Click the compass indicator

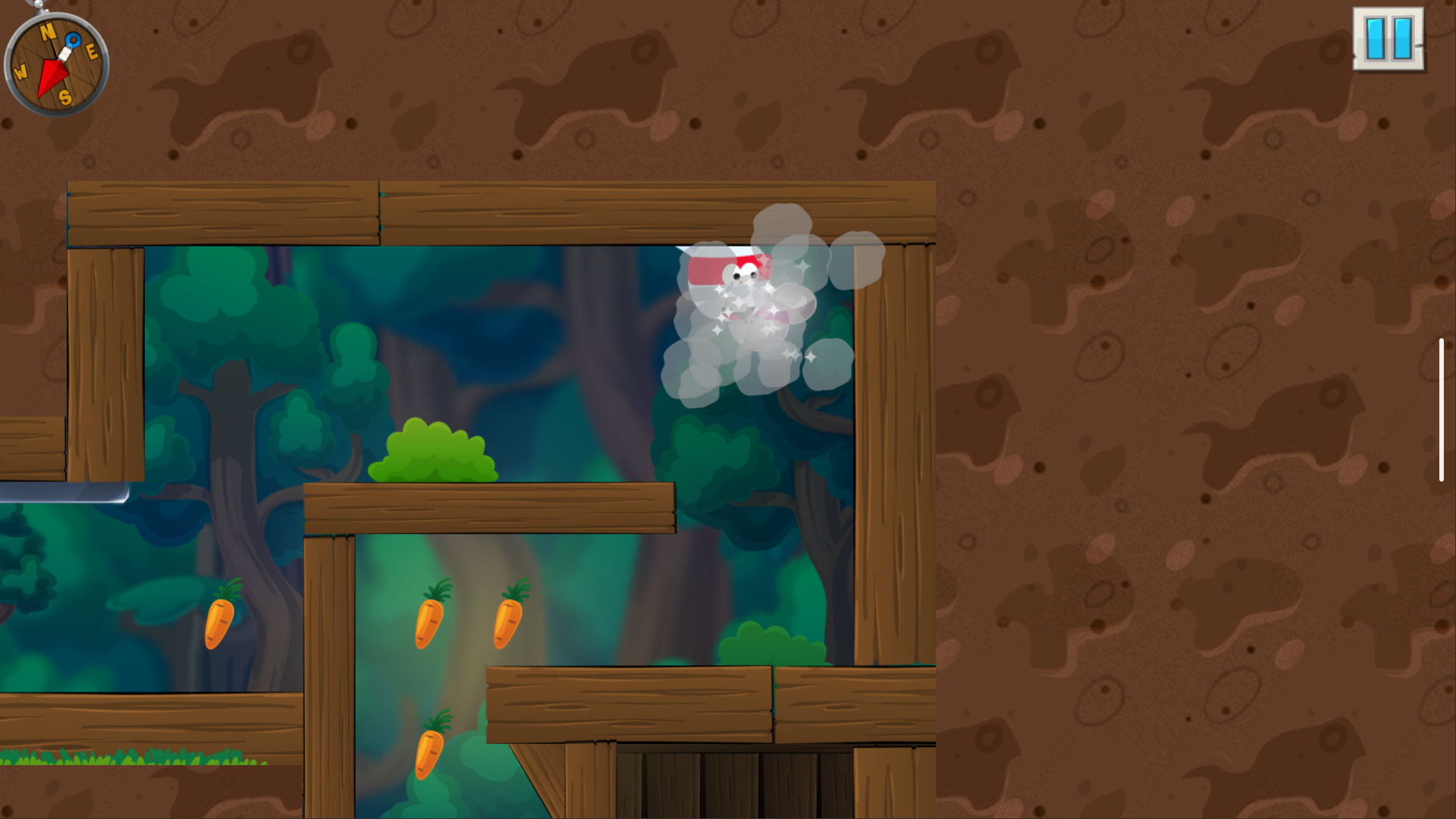coord(57,64)
